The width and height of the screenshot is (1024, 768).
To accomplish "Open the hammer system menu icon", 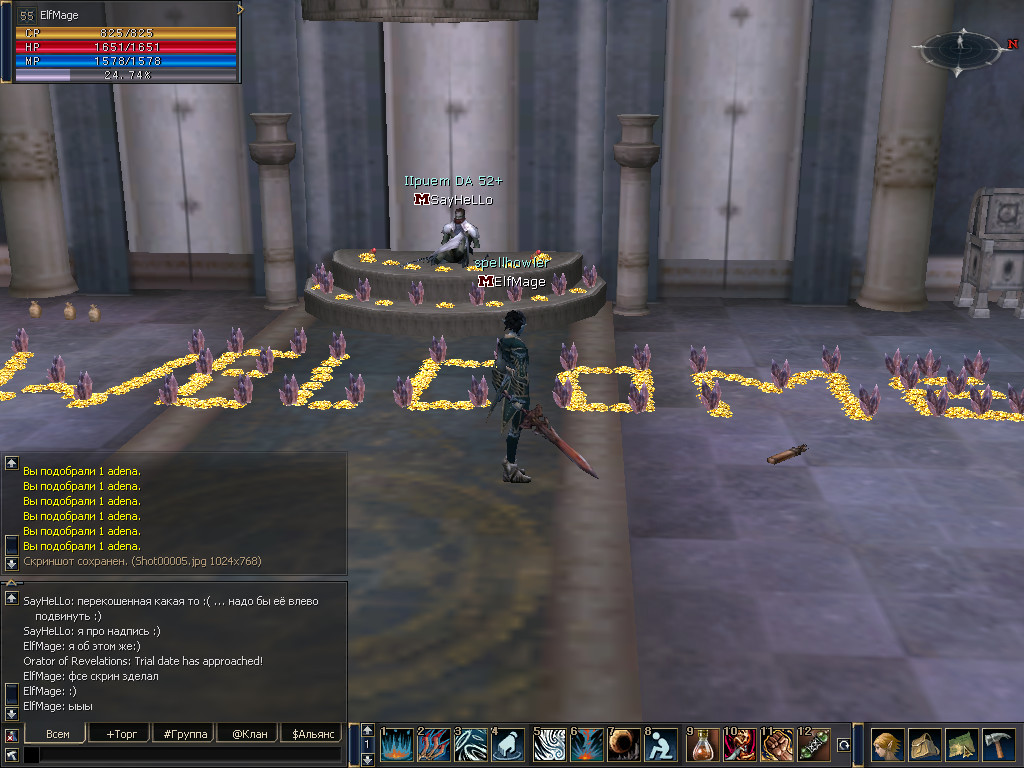I will [x=998, y=745].
